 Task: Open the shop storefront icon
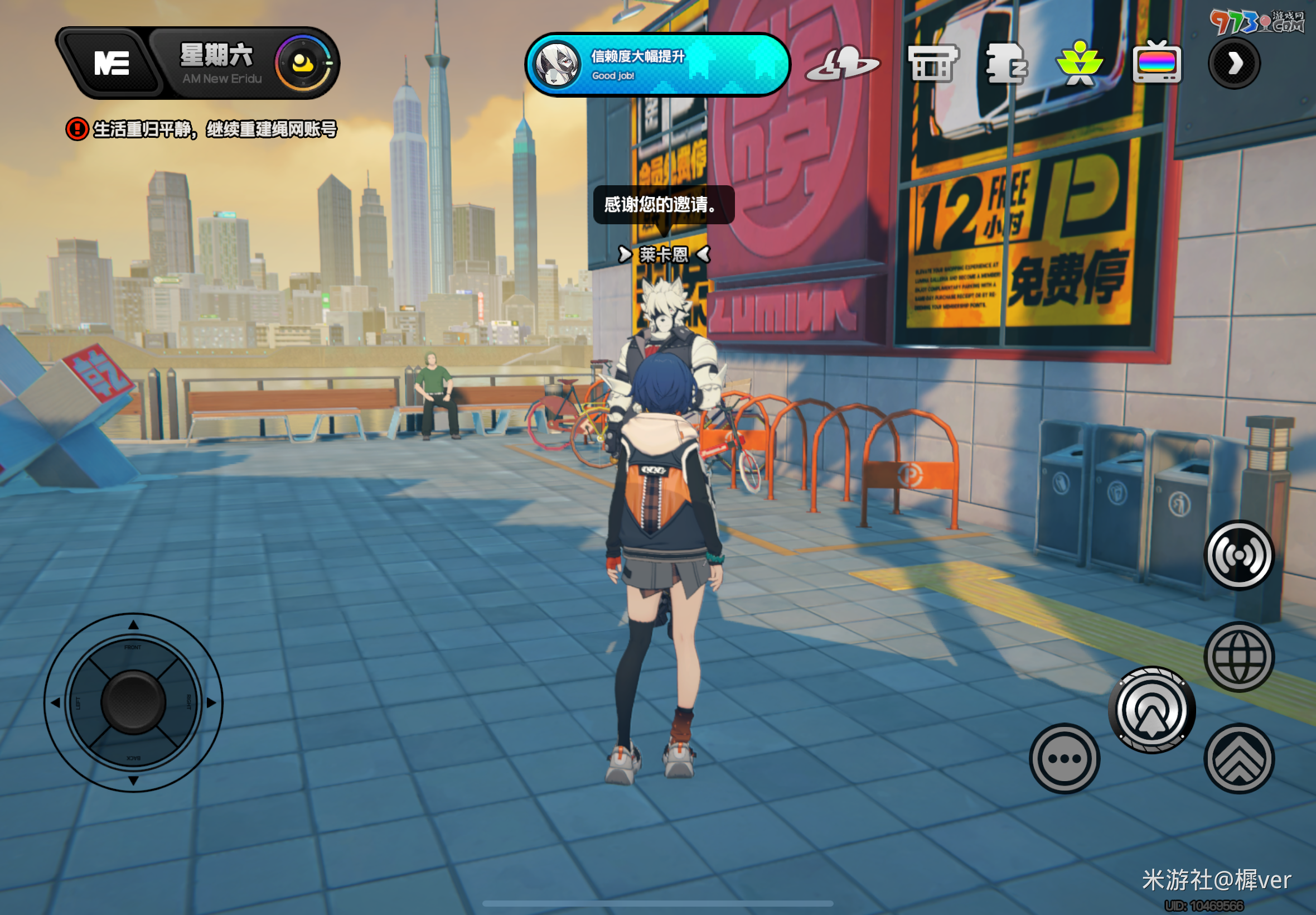point(932,64)
